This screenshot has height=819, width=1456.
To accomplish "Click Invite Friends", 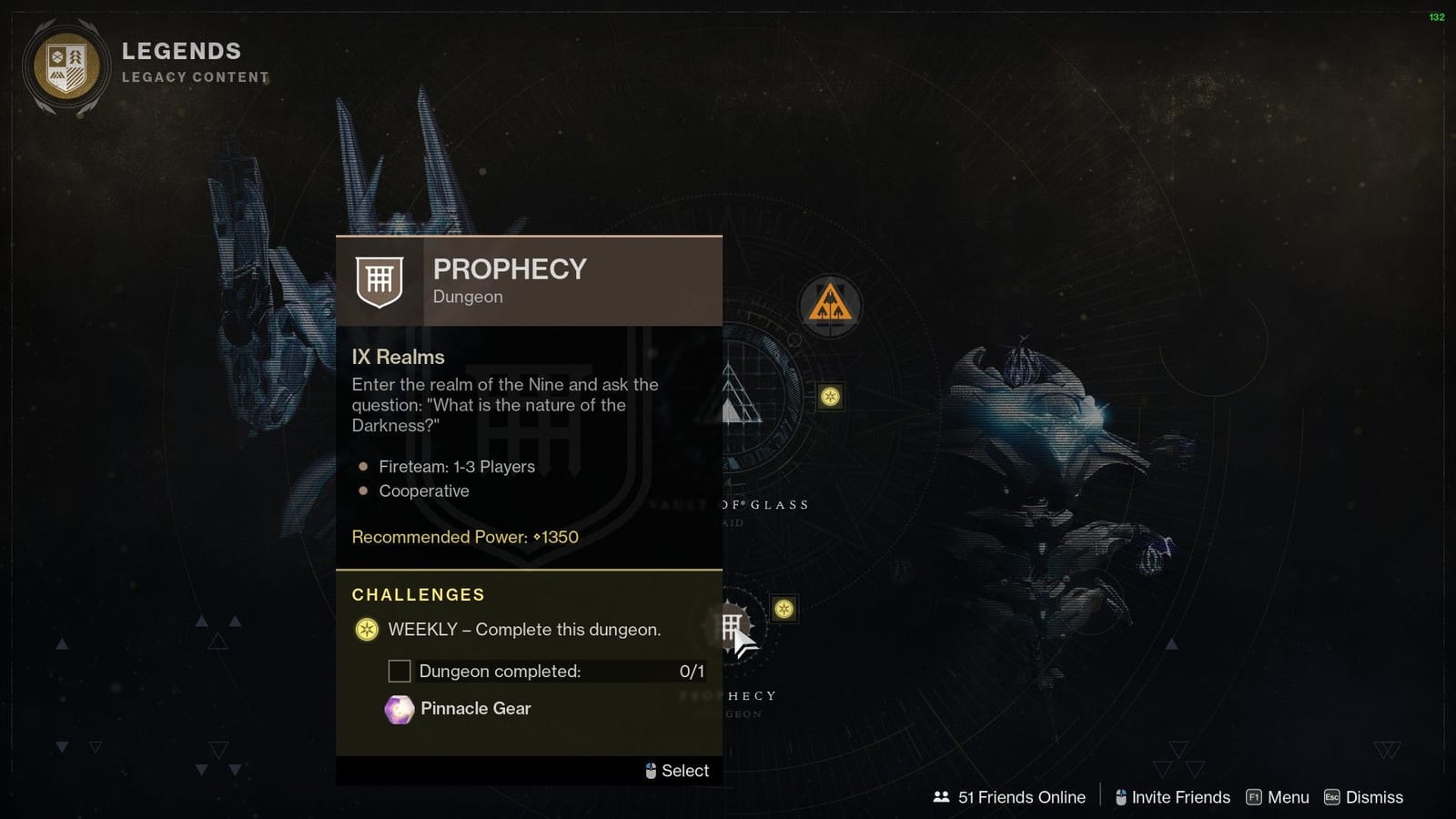I will [1179, 797].
